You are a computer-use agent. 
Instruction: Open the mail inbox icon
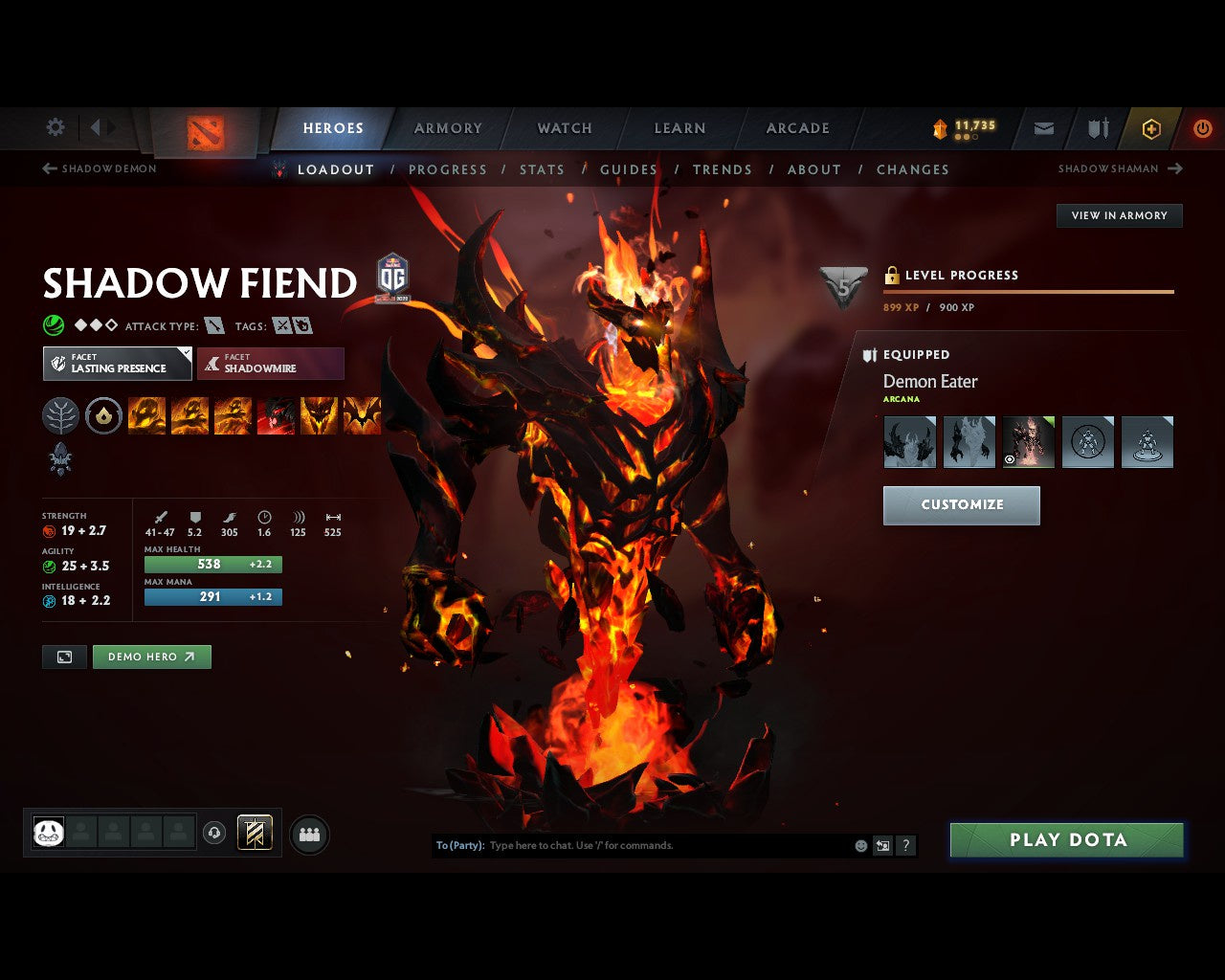[1043, 128]
